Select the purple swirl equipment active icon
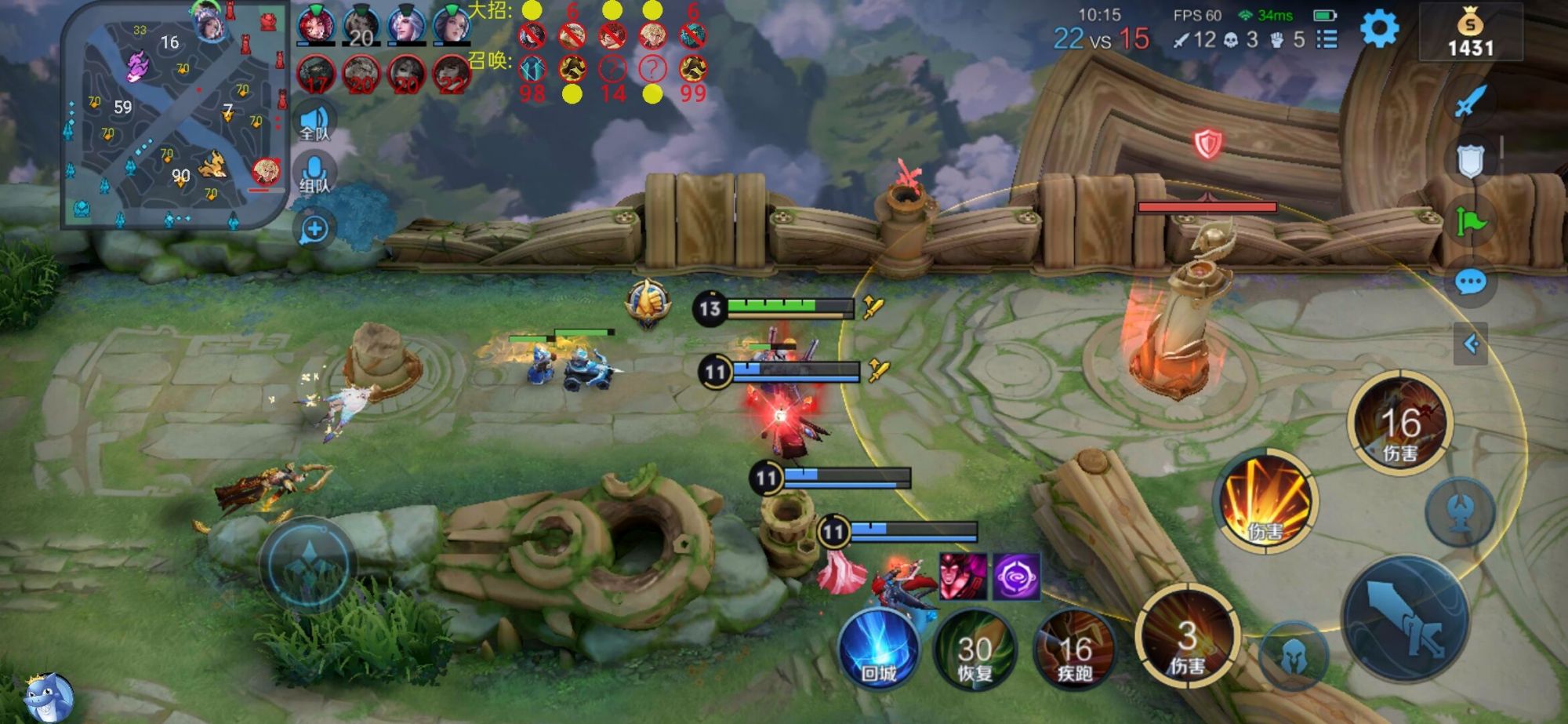This screenshot has height=724, width=1568. pos(1017,576)
